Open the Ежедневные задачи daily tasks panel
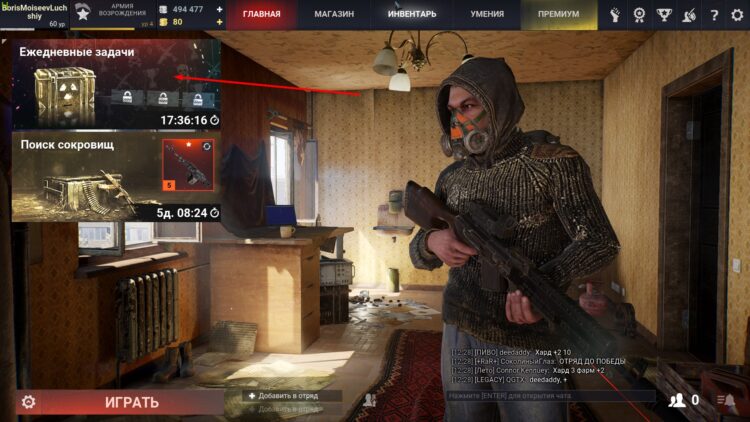Image resolution: width=750 pixels, height=422 pixels. (x=116, y=83)
